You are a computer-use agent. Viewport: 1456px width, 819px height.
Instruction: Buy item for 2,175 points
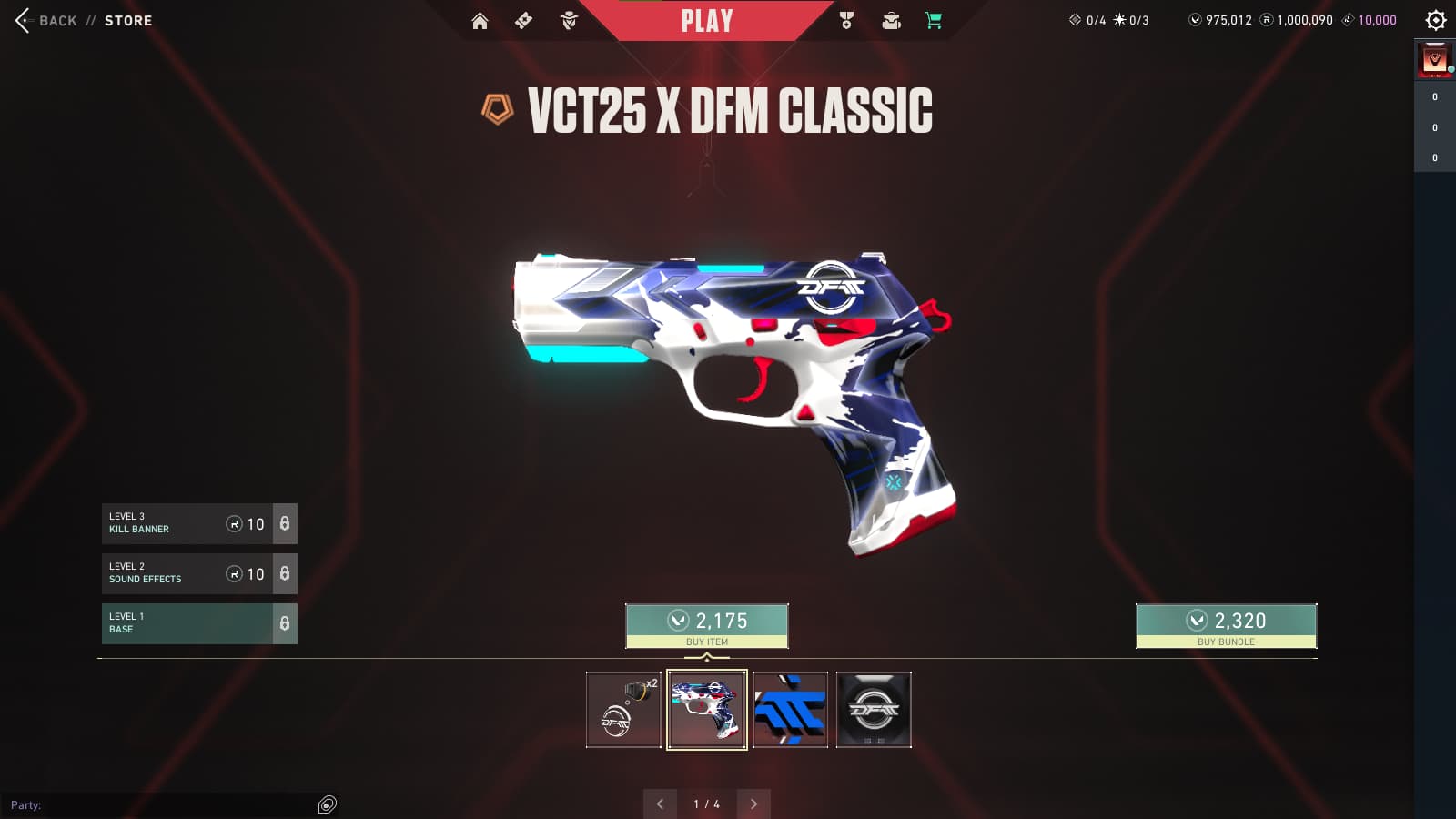click(706, 626)
